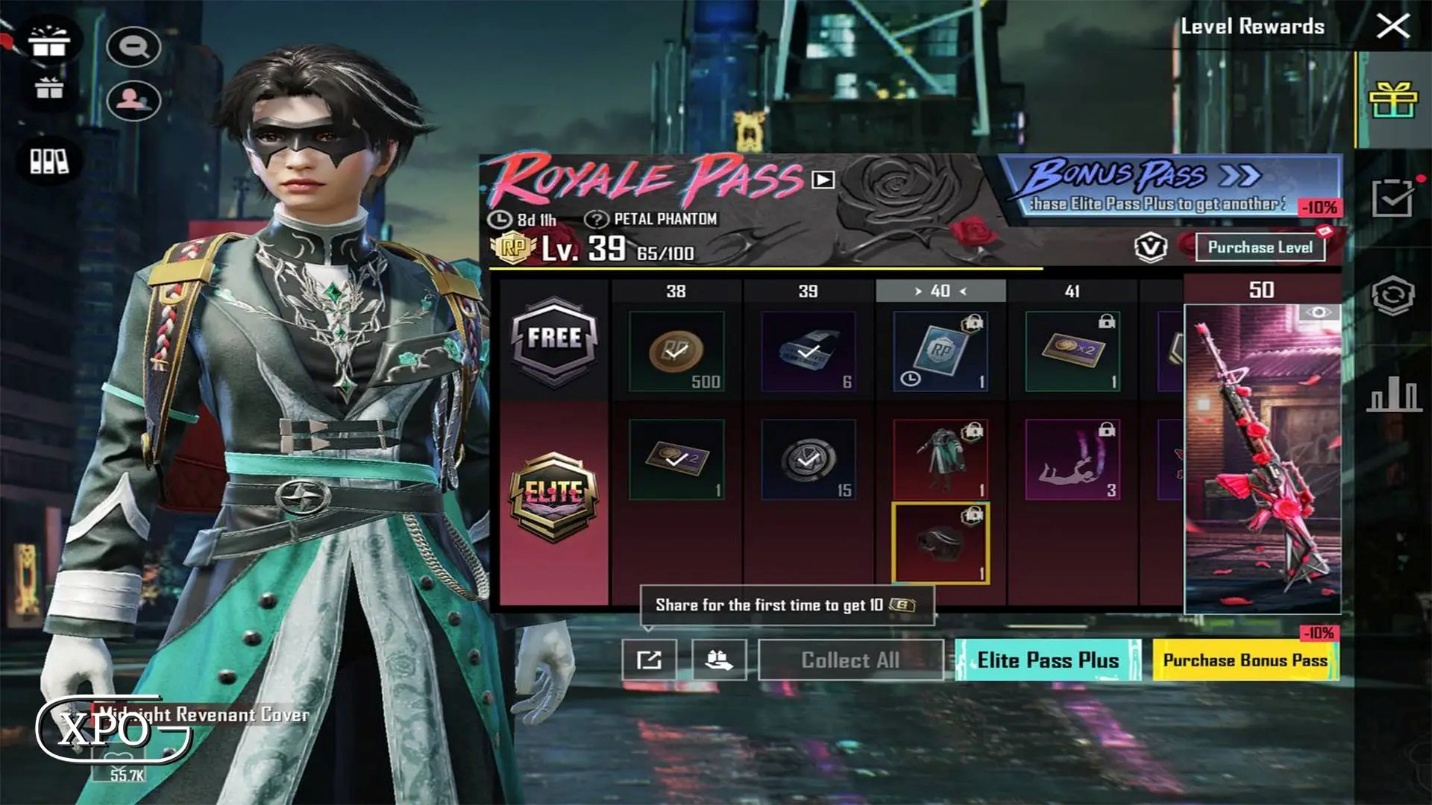
Task: Click the Purchase Bonus Pass button
Action: (x=1245, y=660)
